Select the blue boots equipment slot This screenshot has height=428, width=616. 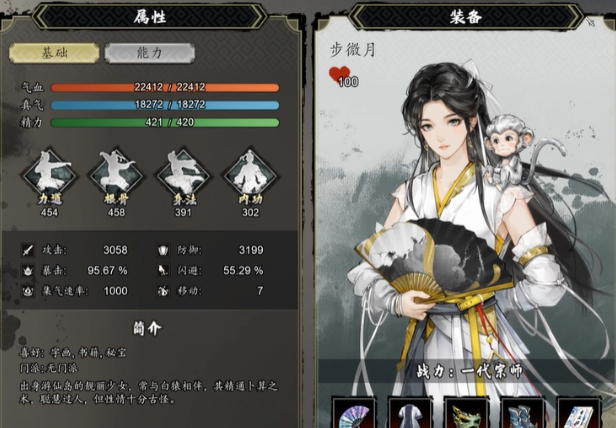coord(521,415)
